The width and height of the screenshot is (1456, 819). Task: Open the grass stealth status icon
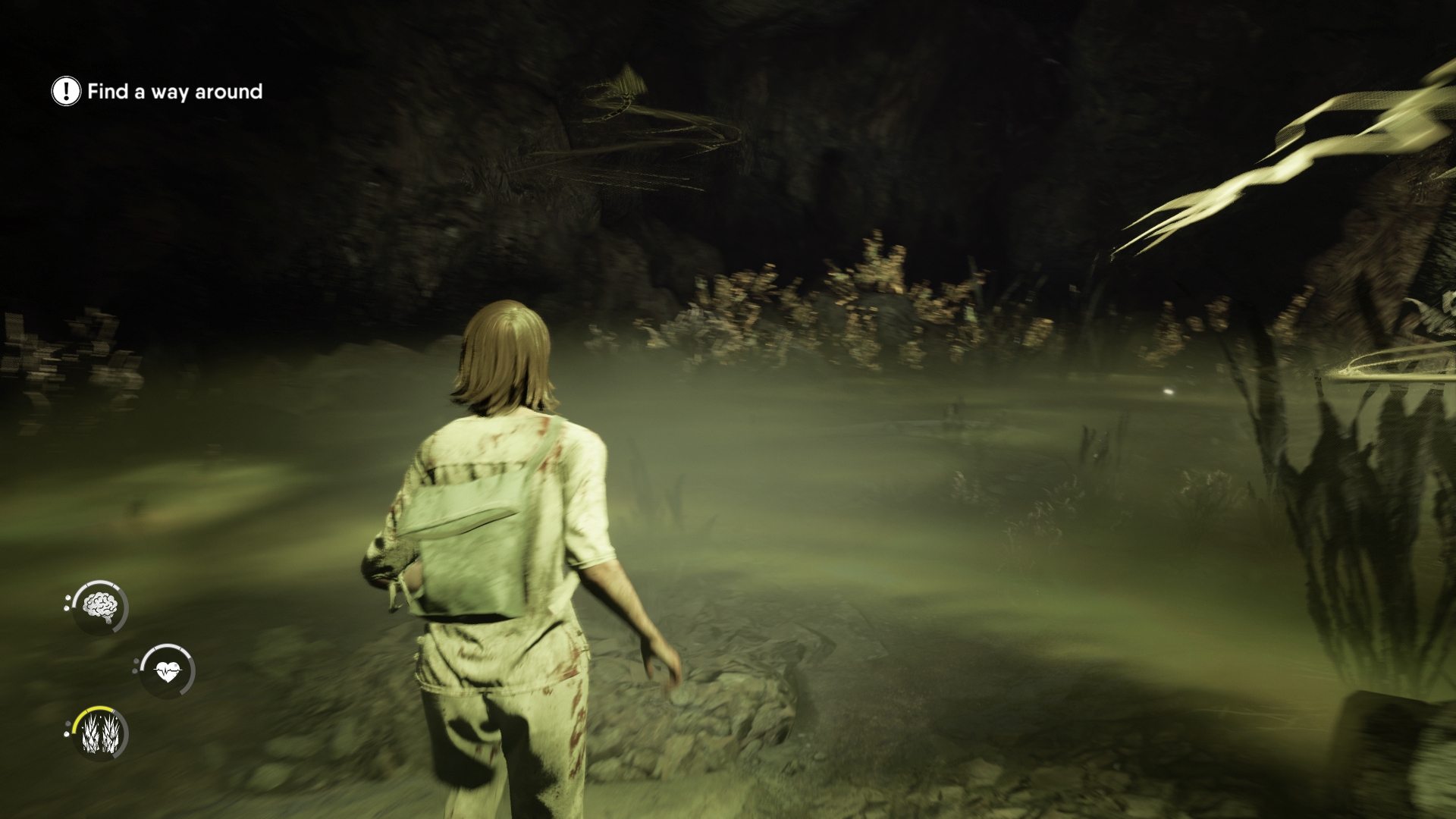point(100,734)
